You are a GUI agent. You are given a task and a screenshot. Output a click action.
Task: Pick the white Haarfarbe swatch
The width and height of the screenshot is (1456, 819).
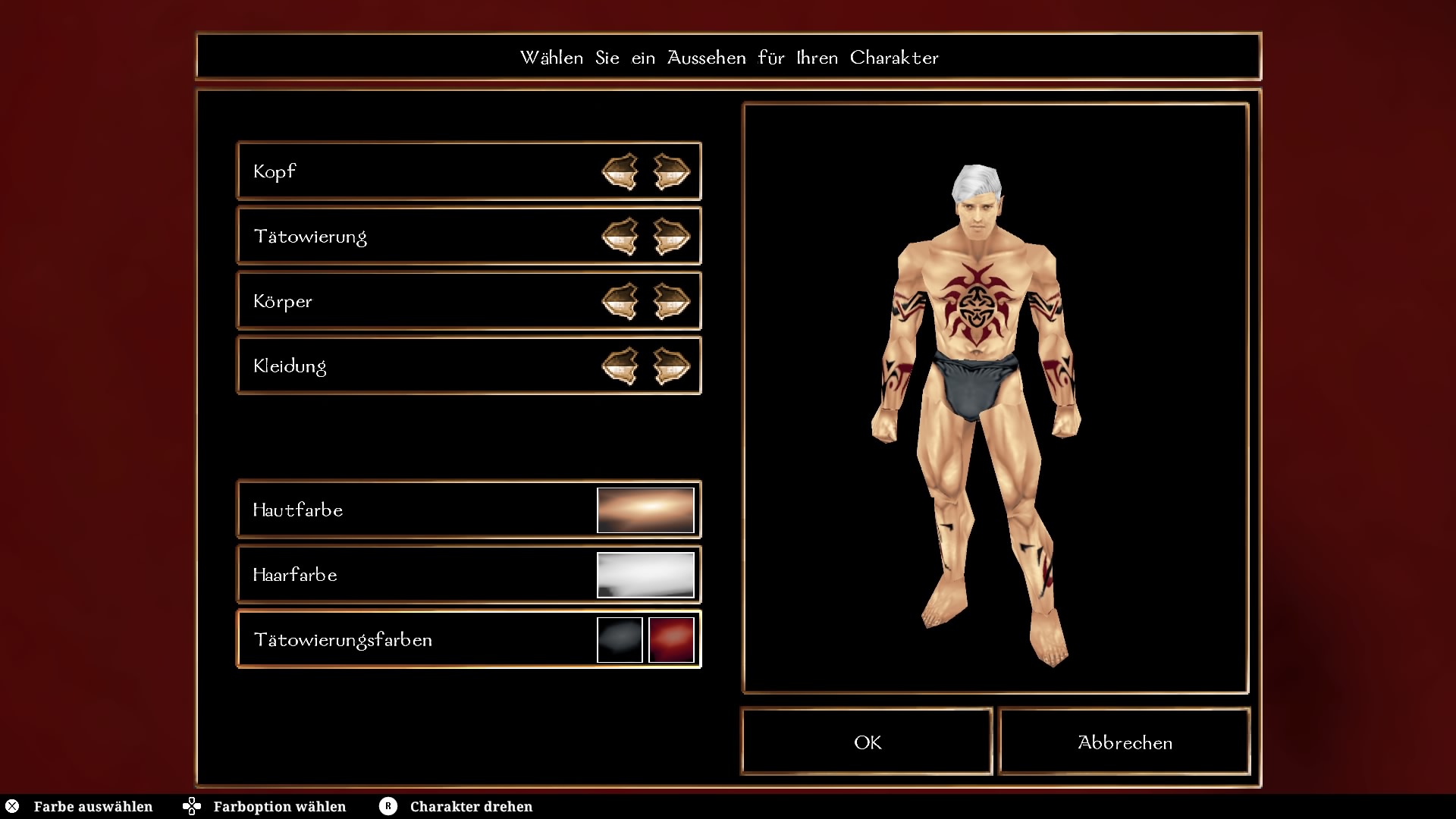(x=645, y=575)
